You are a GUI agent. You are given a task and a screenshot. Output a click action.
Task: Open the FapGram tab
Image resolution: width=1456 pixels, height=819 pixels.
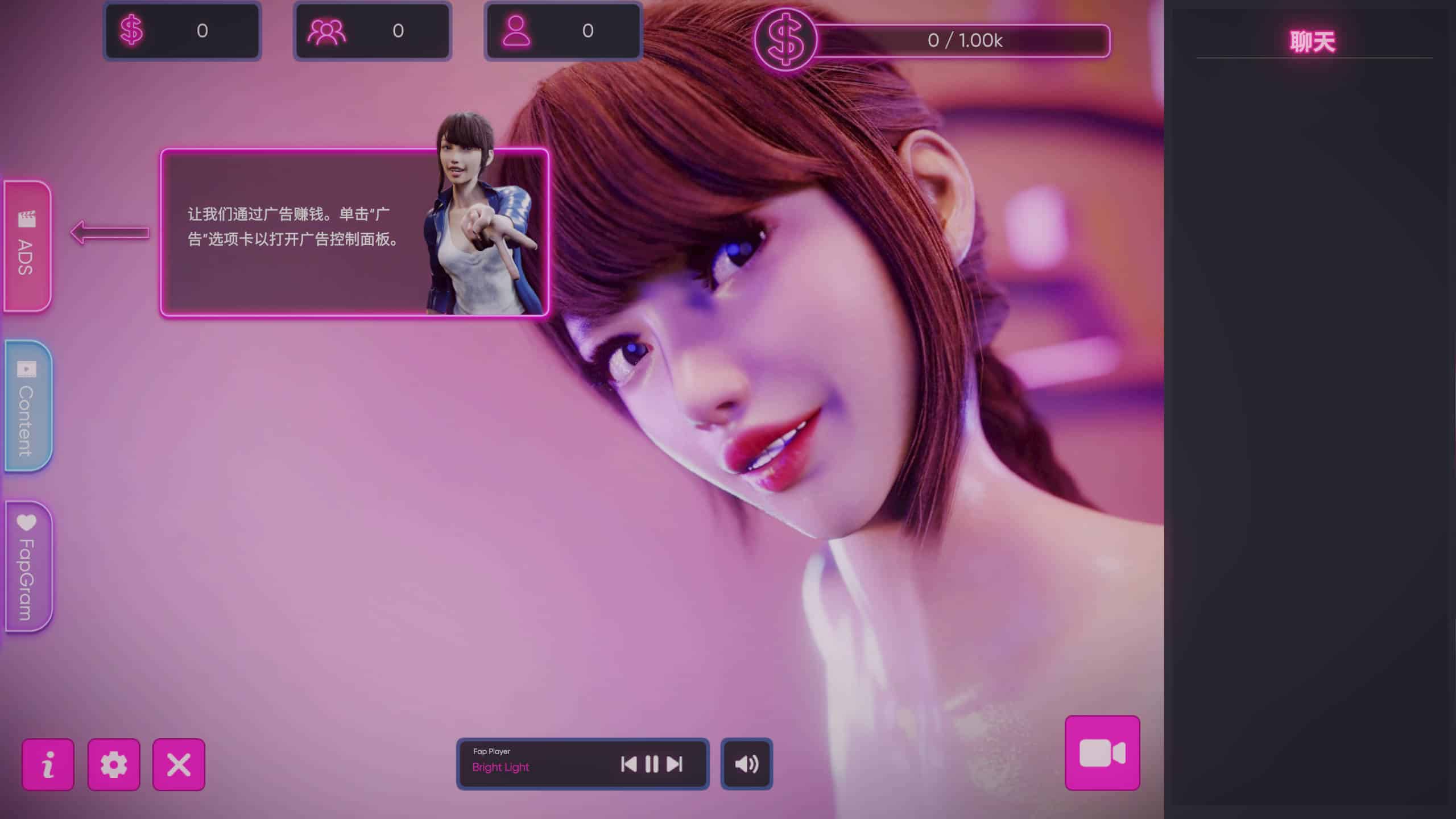coord(27,566)
